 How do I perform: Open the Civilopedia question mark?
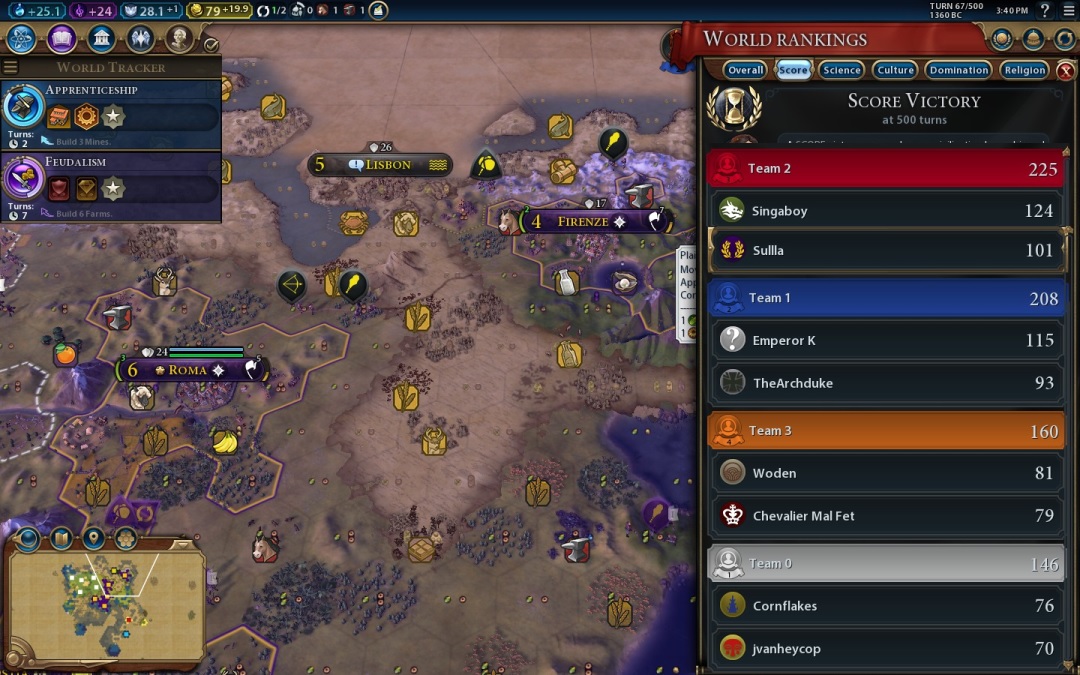[x=1045, y=11]
